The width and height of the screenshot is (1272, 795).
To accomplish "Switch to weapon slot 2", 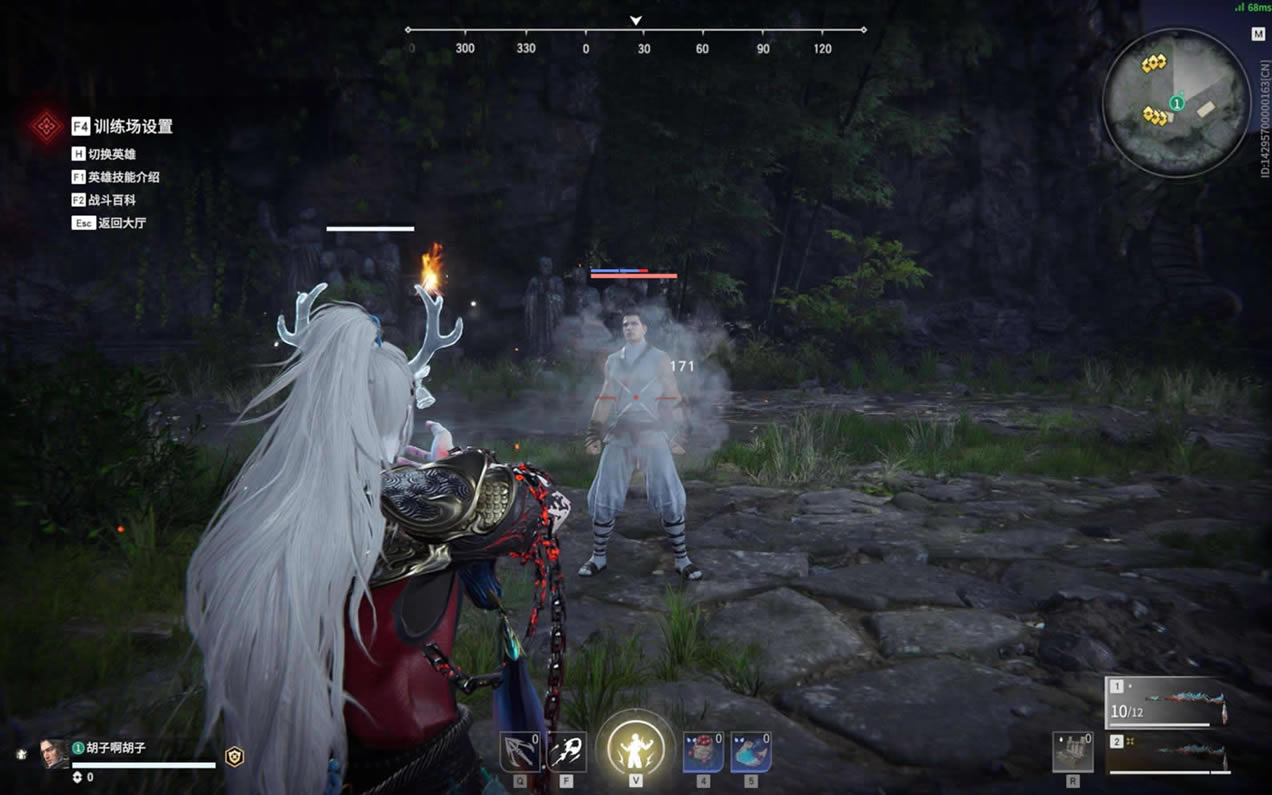I will tap(1168, 753).
